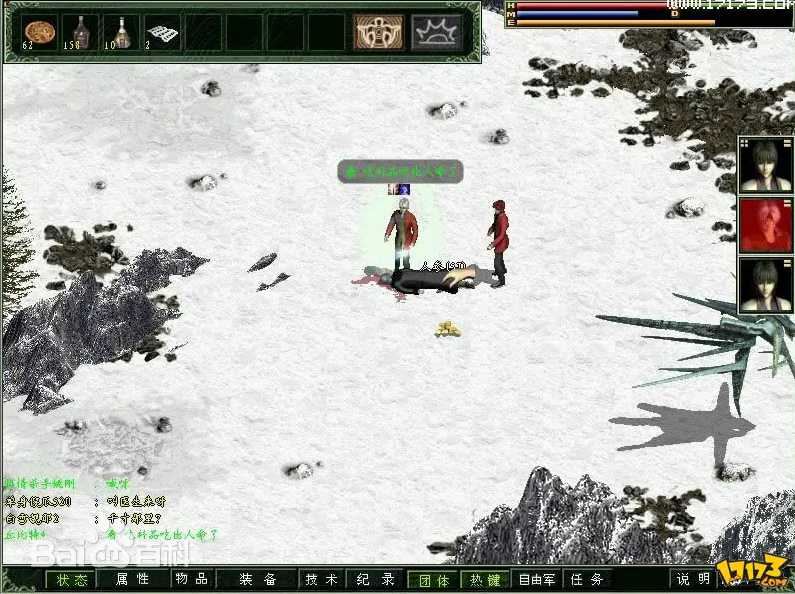Select the red-tinted party member portrait

[765, 224]
